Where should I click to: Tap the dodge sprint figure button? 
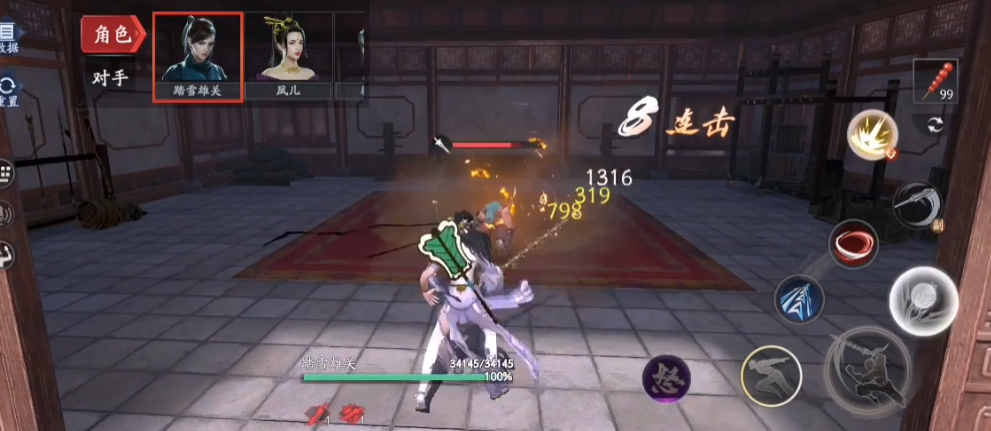coord(770,376)
